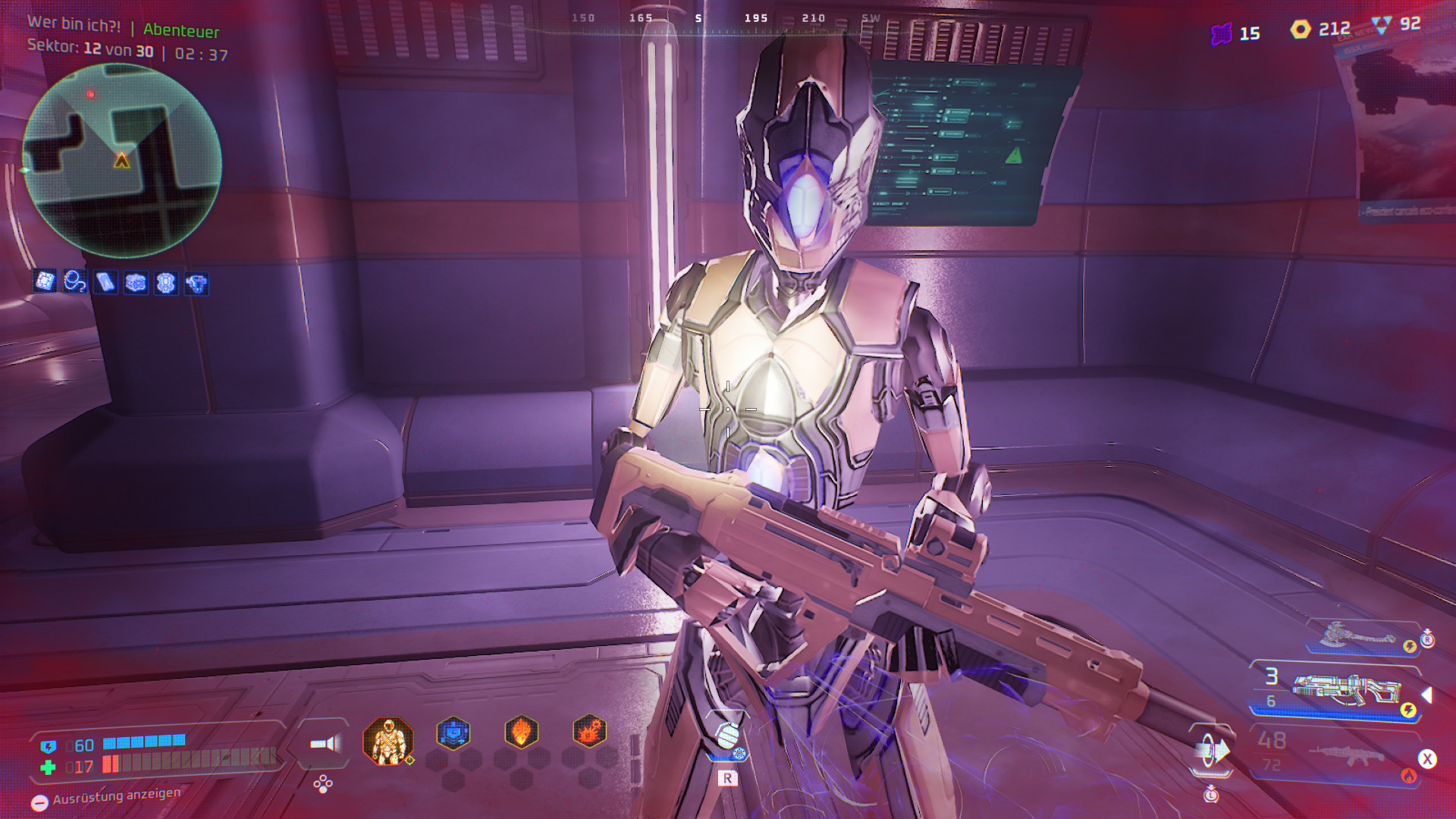Click the purple puzzle-piece currency icon
The width and height of the screenshot is (1456, 819).
click(x=1221, y=34)
